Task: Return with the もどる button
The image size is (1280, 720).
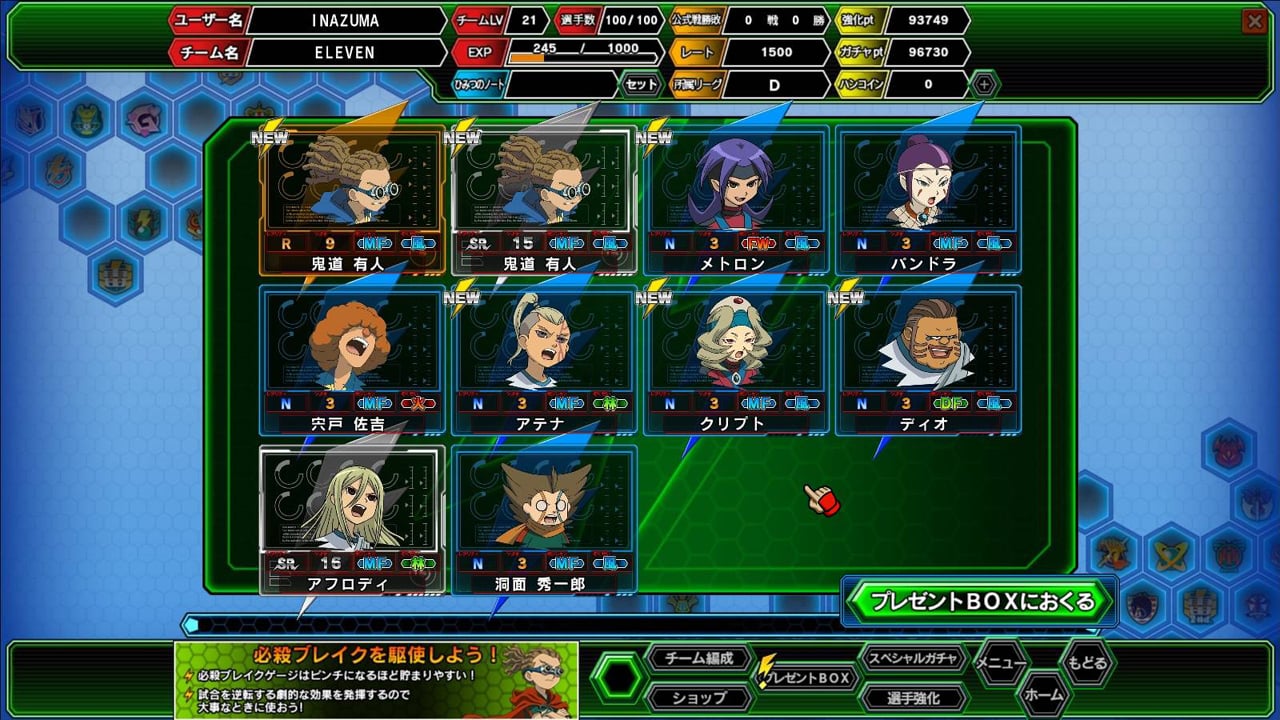Action: (1086, 662)
